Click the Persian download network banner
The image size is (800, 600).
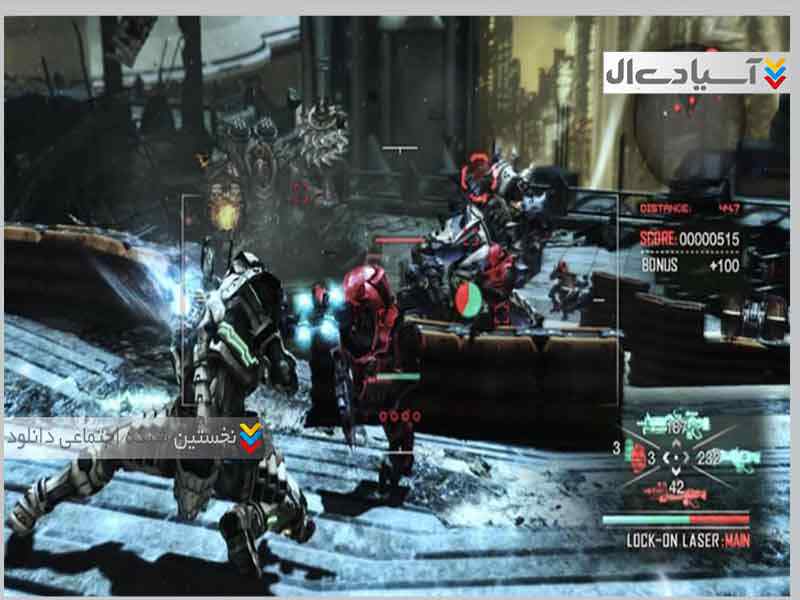[x=134, y=438]
